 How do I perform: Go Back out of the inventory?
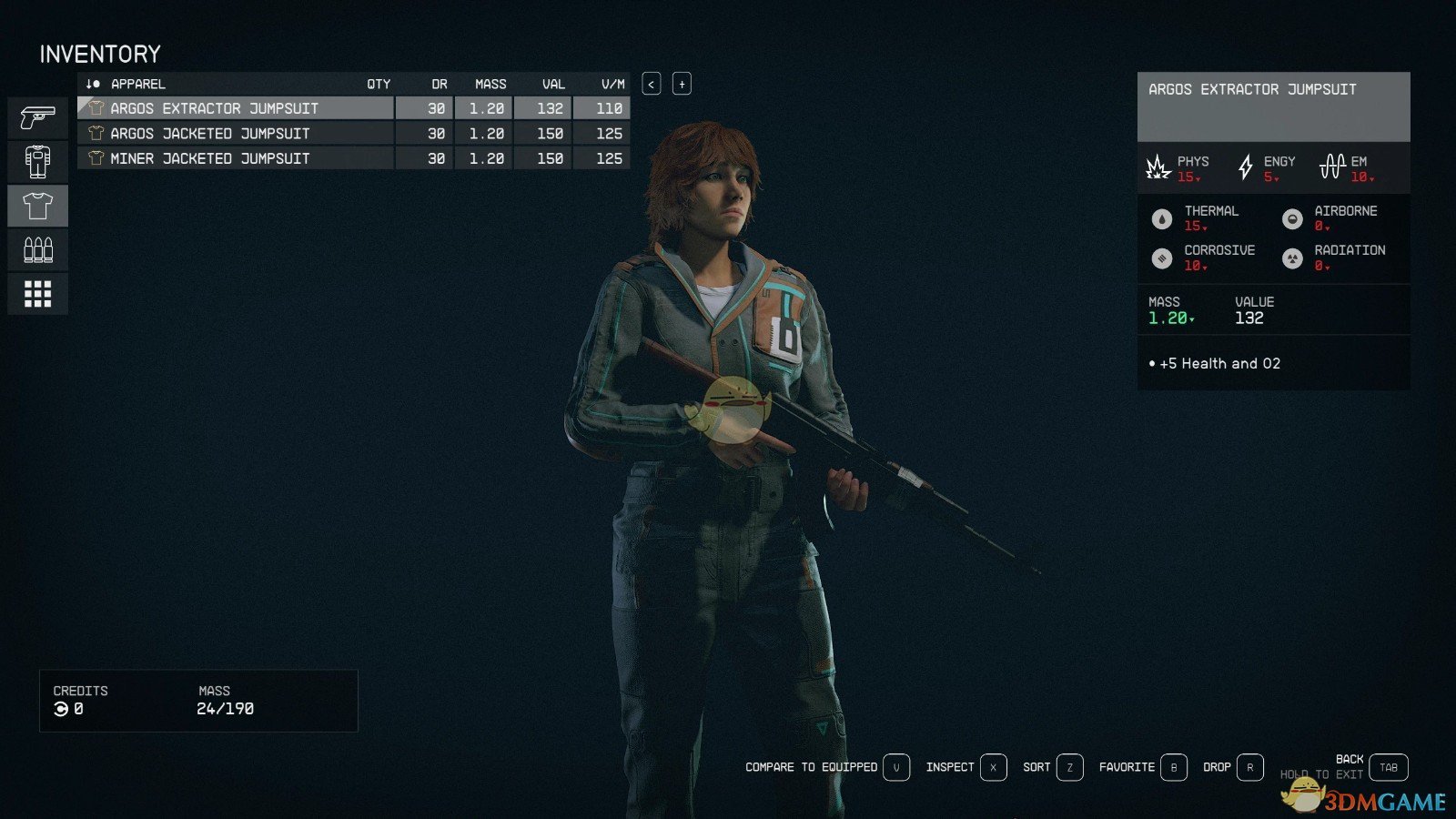(x=1388, y=767)
